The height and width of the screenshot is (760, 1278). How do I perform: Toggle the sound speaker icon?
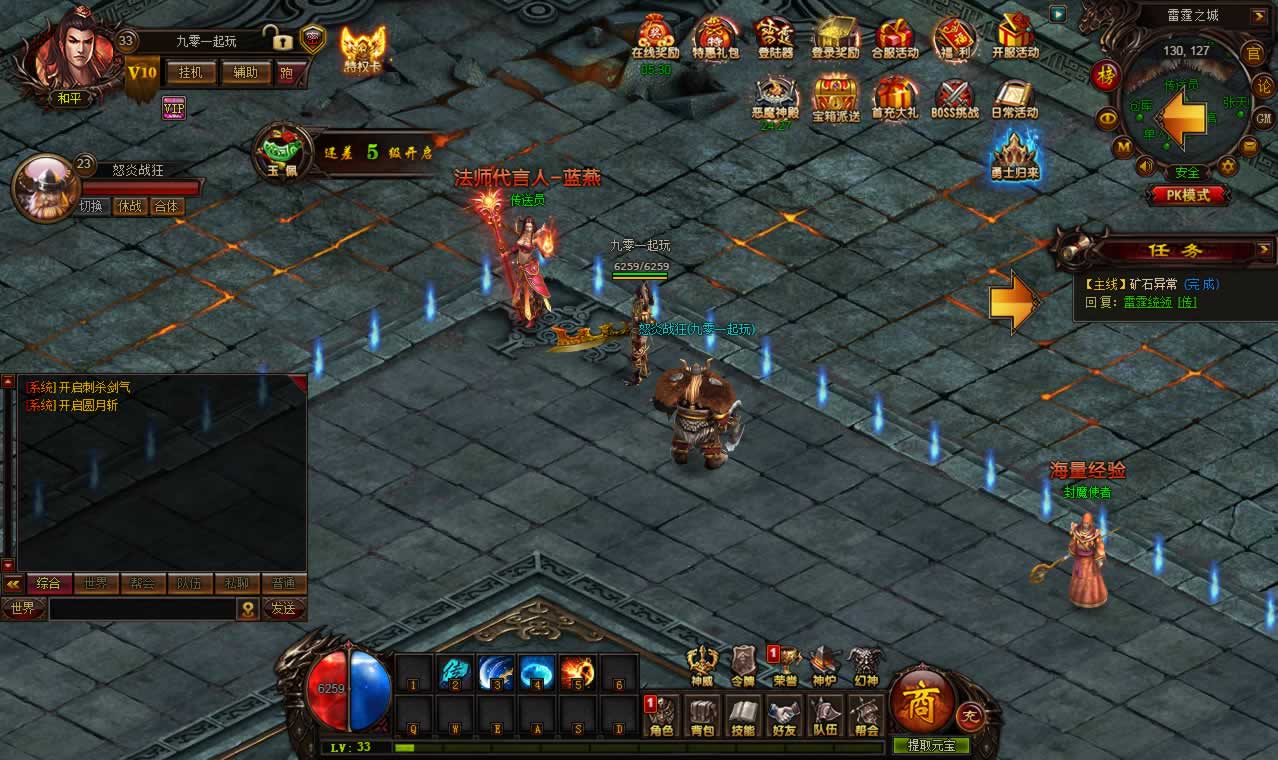click(1145, 166)
